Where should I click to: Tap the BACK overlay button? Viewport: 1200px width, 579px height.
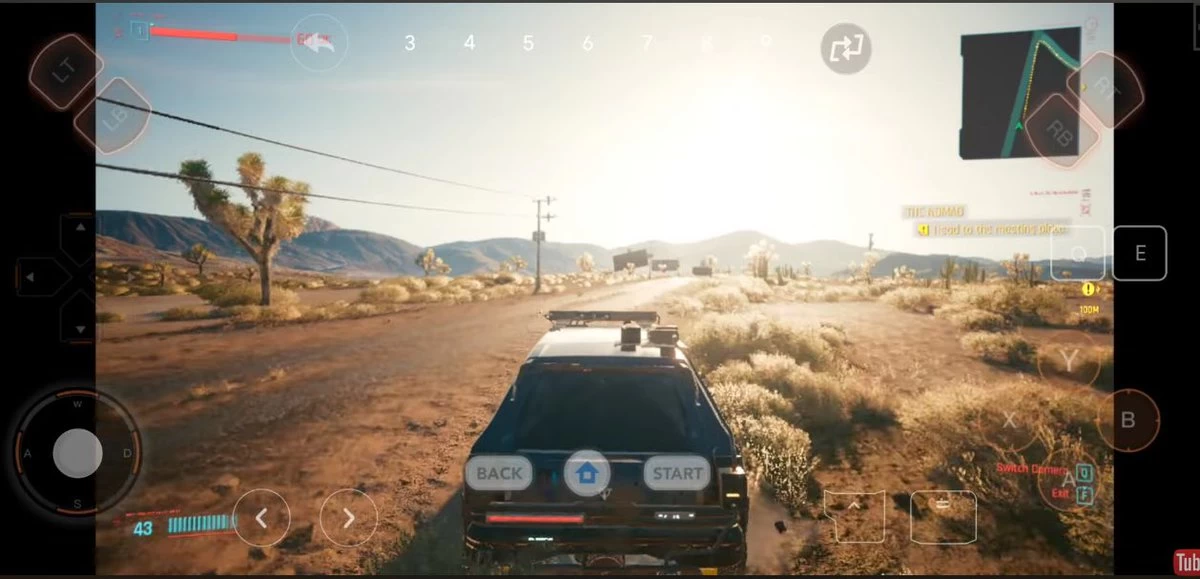click(x=499, y=473)
